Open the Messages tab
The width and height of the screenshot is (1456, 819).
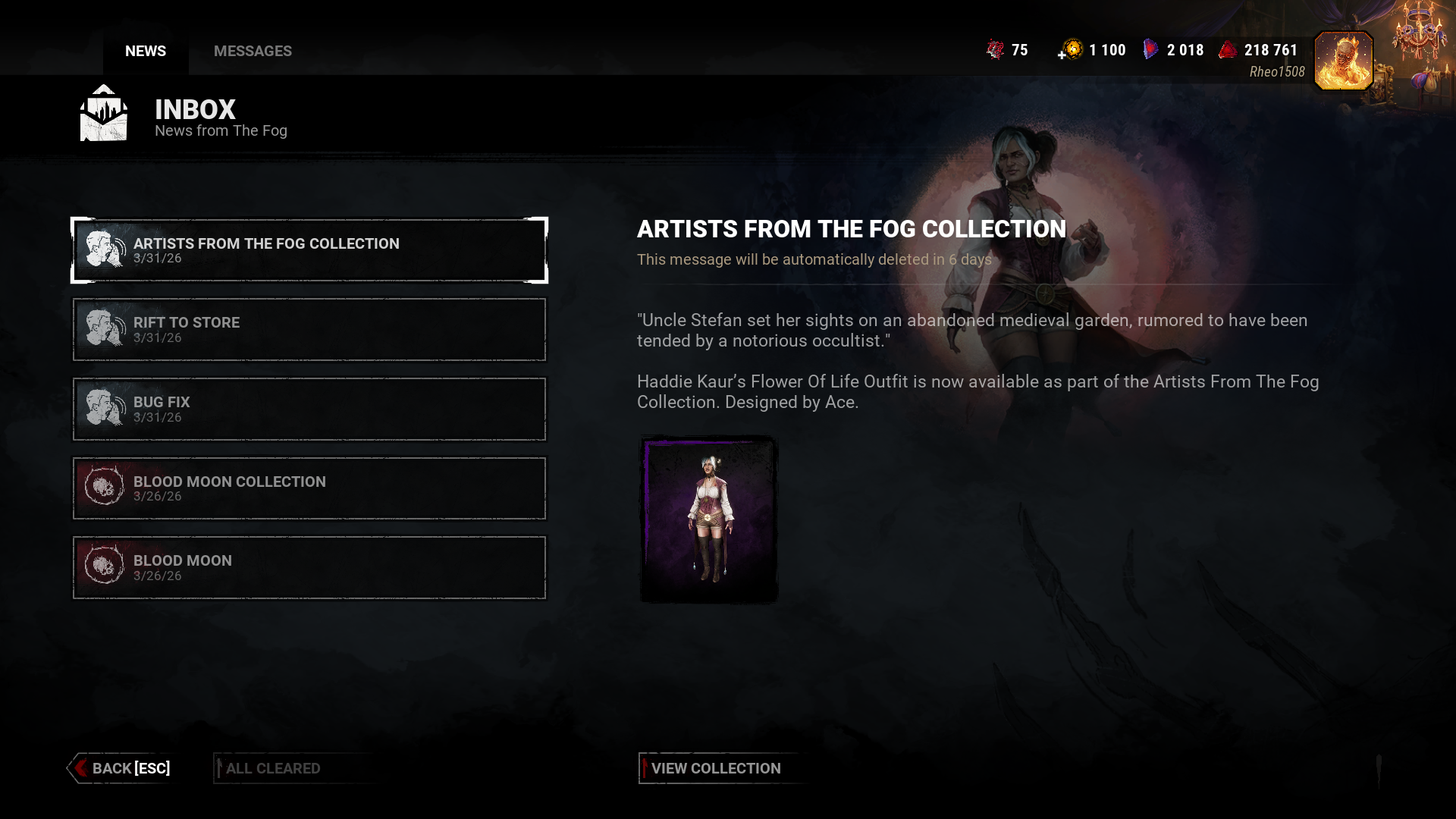tap(253, 51)
